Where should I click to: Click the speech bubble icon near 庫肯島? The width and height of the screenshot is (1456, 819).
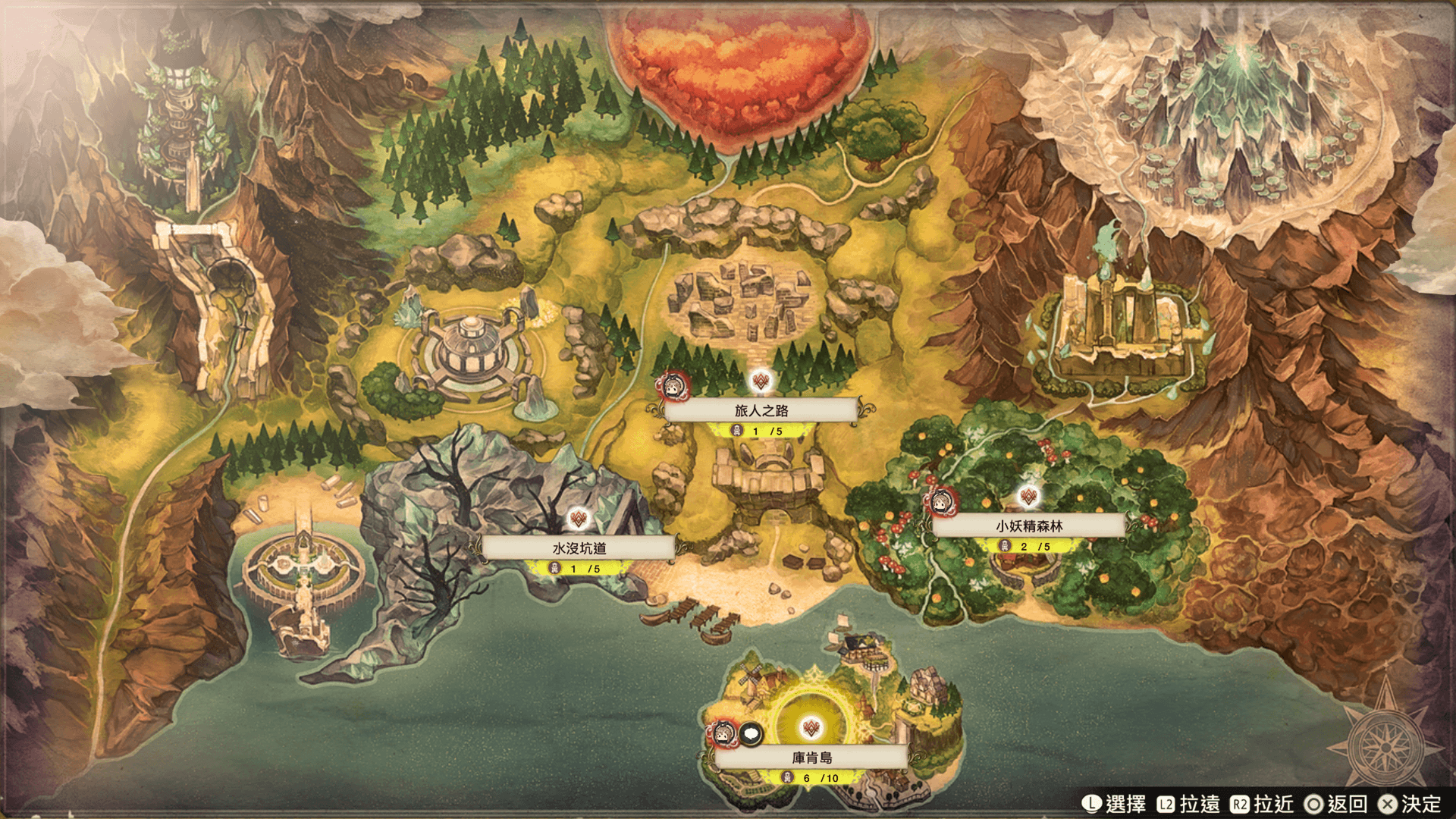click(x=751, y=733)
